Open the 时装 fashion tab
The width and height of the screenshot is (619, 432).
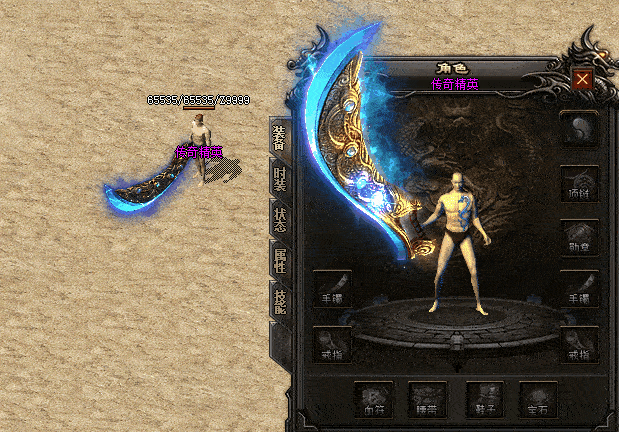coord(280,178)
